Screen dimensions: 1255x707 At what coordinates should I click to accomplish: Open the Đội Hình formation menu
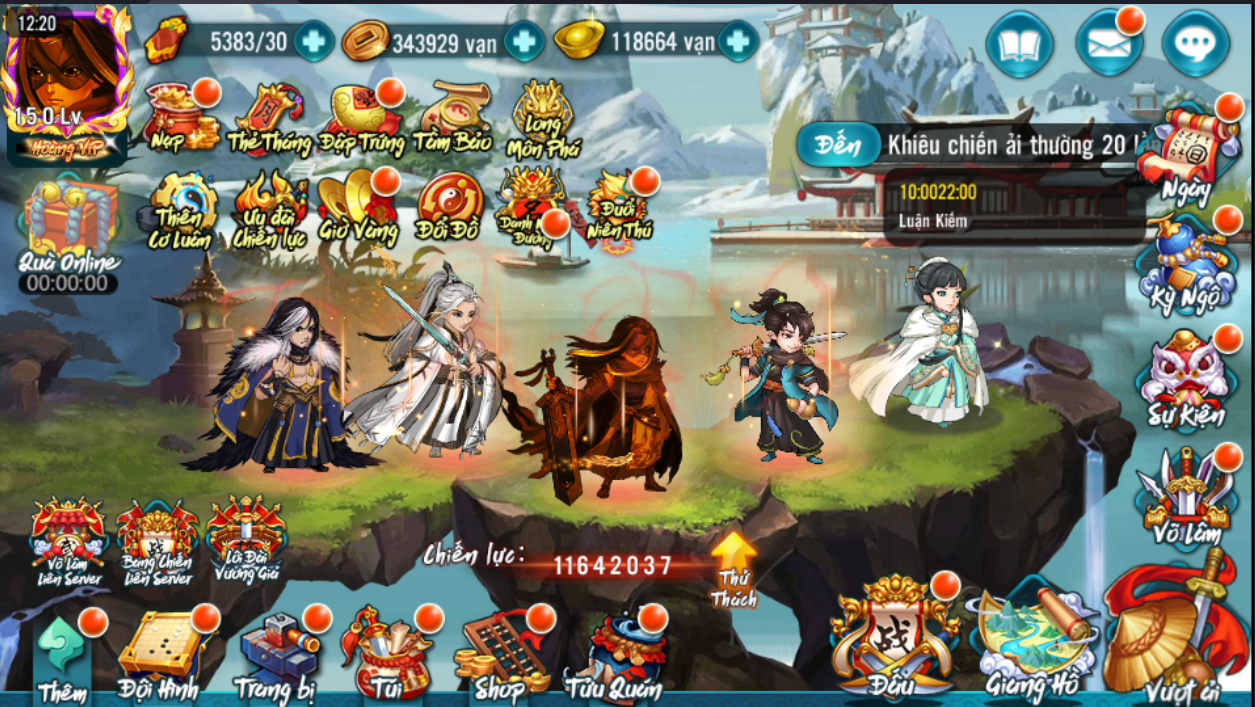pyautogui.click(x=157, y=655)
